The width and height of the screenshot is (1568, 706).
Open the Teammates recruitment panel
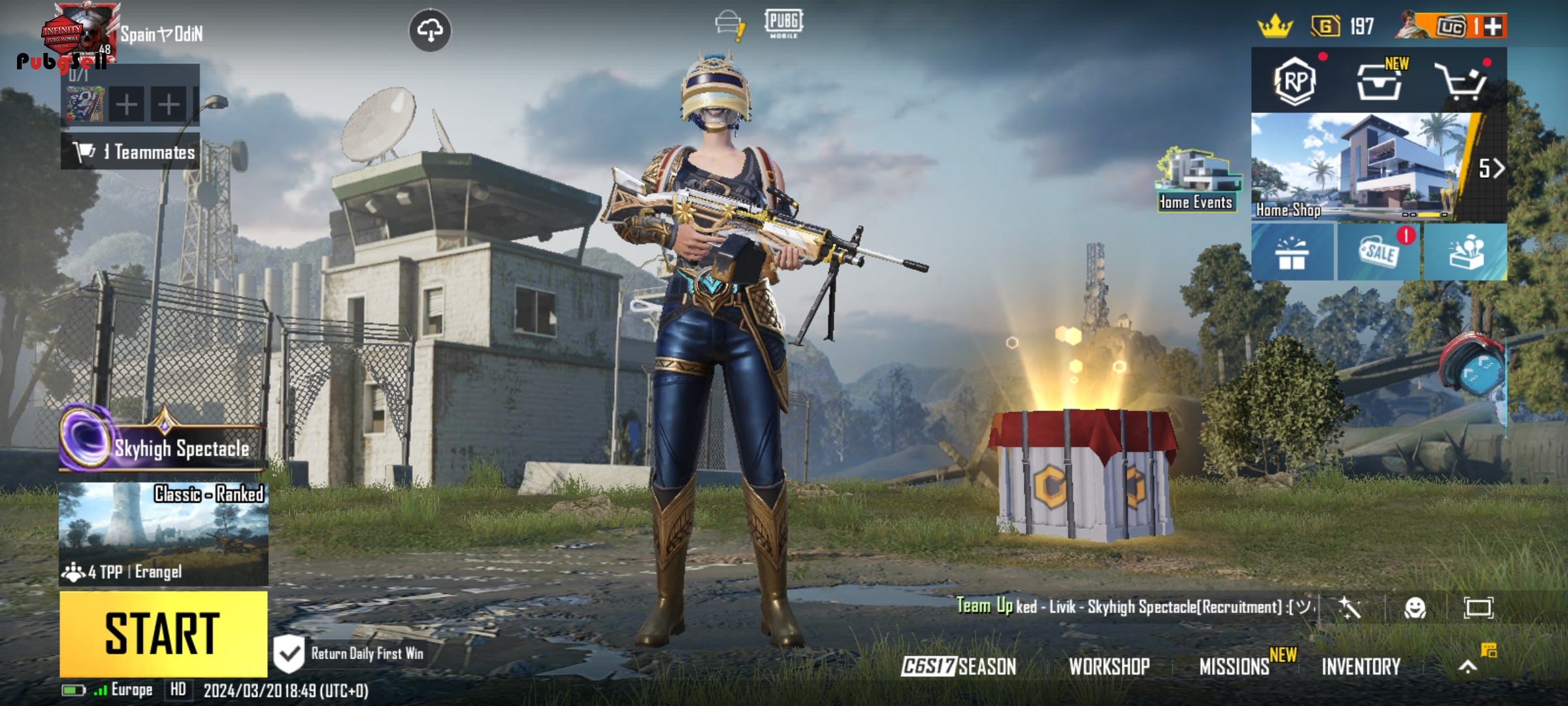click(x=131, y=152)
